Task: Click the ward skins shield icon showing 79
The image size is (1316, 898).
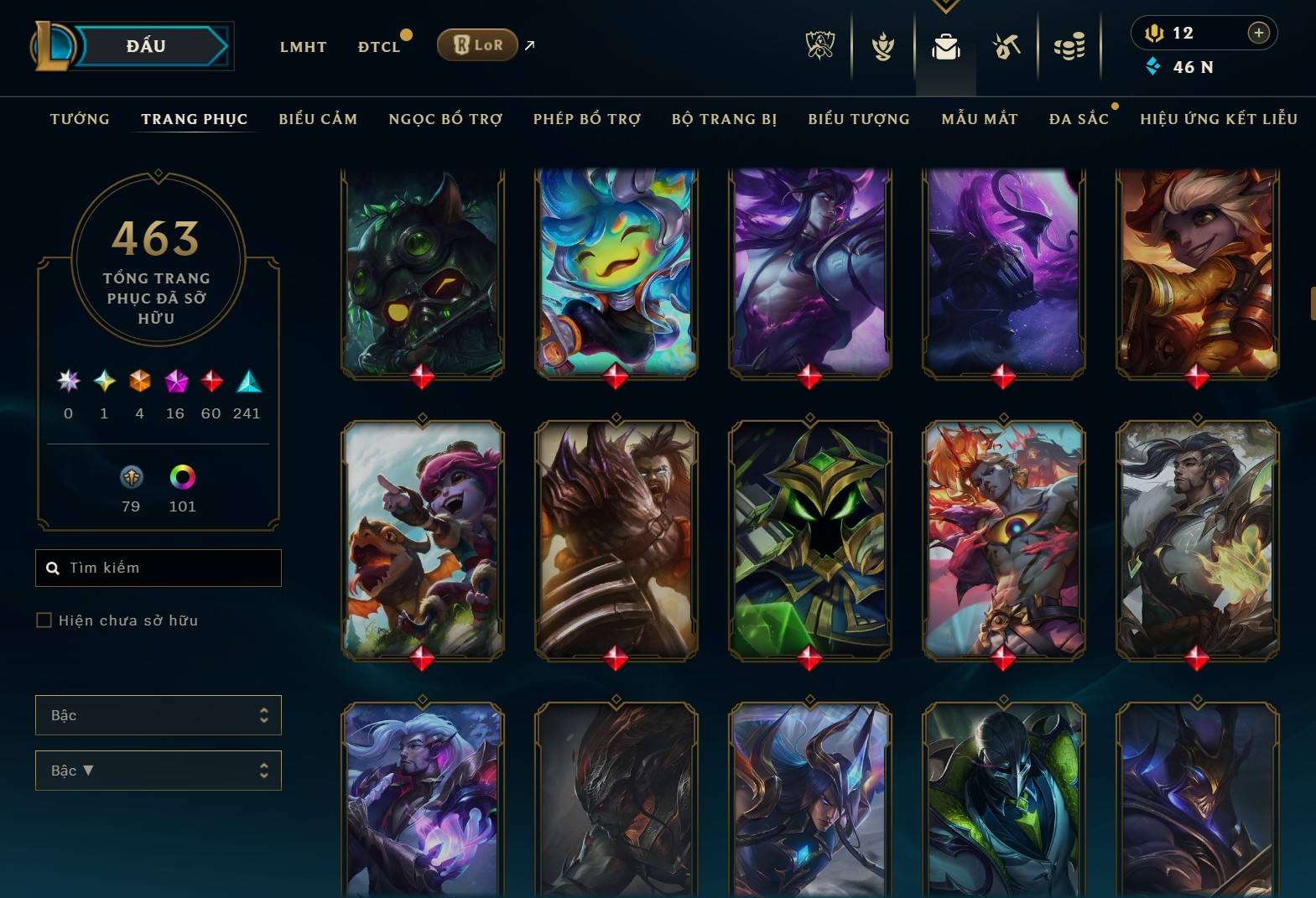Action: click(132, 478)
